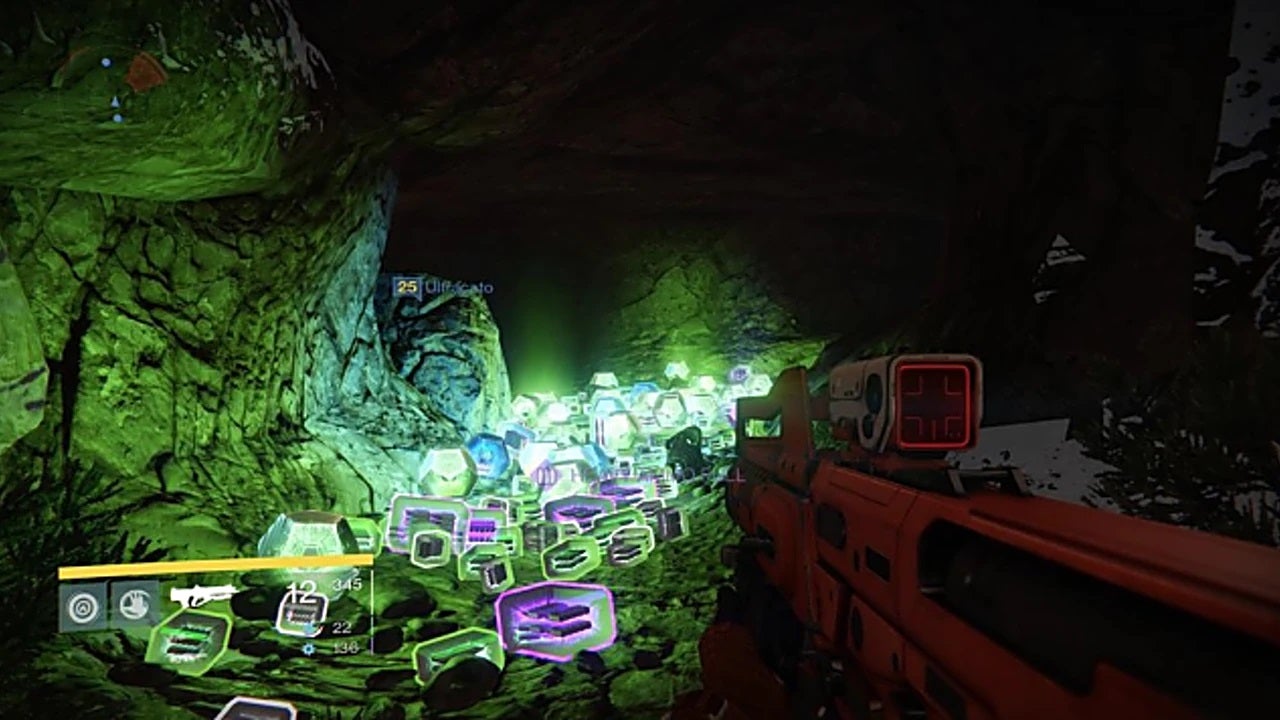Select the equipped scout rifle icon
The image size is (1280, 720).
point(206,595)
